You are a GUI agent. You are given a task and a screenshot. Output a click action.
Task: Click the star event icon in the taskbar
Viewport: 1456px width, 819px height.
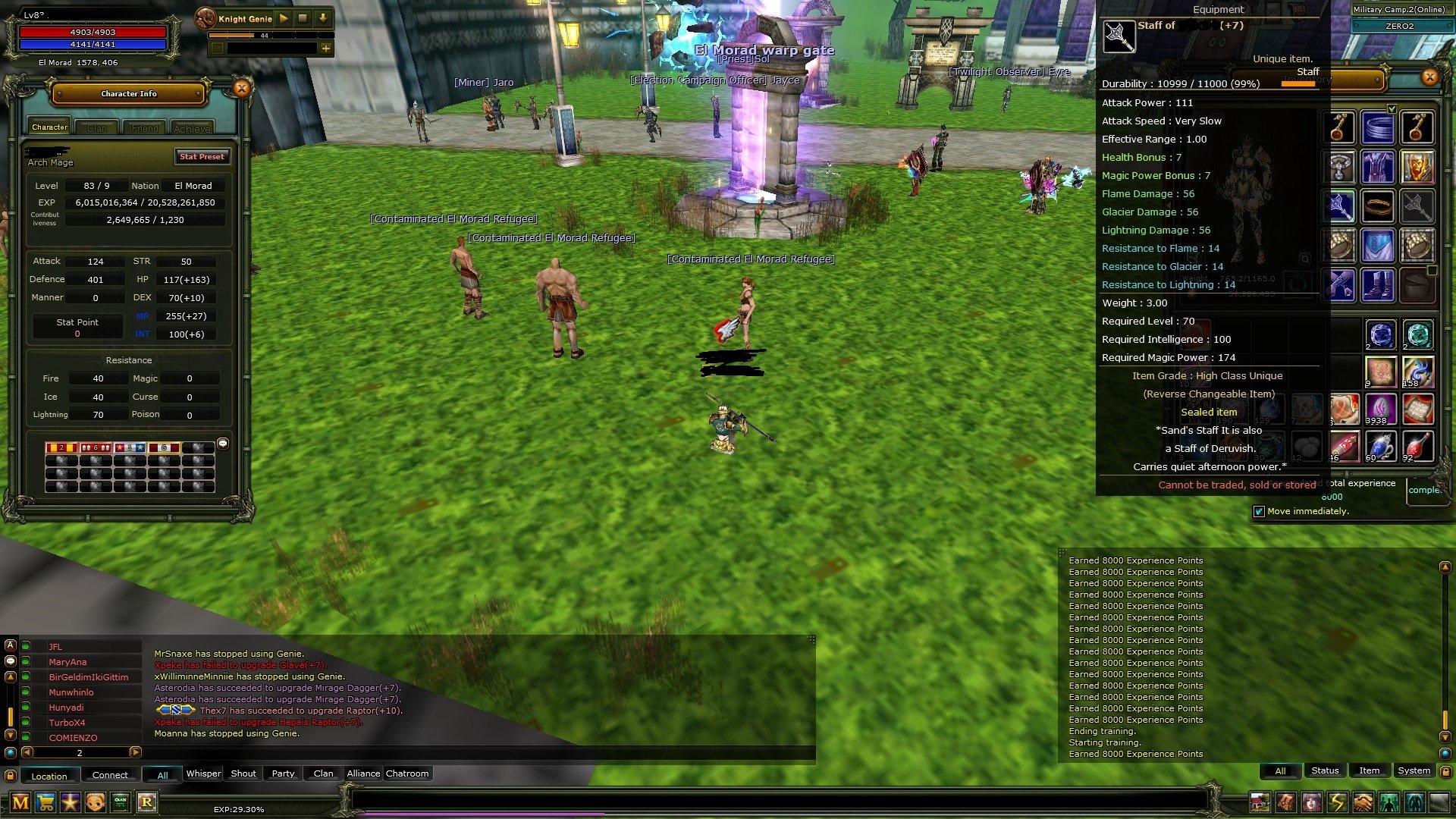click(x=71, y=802)
